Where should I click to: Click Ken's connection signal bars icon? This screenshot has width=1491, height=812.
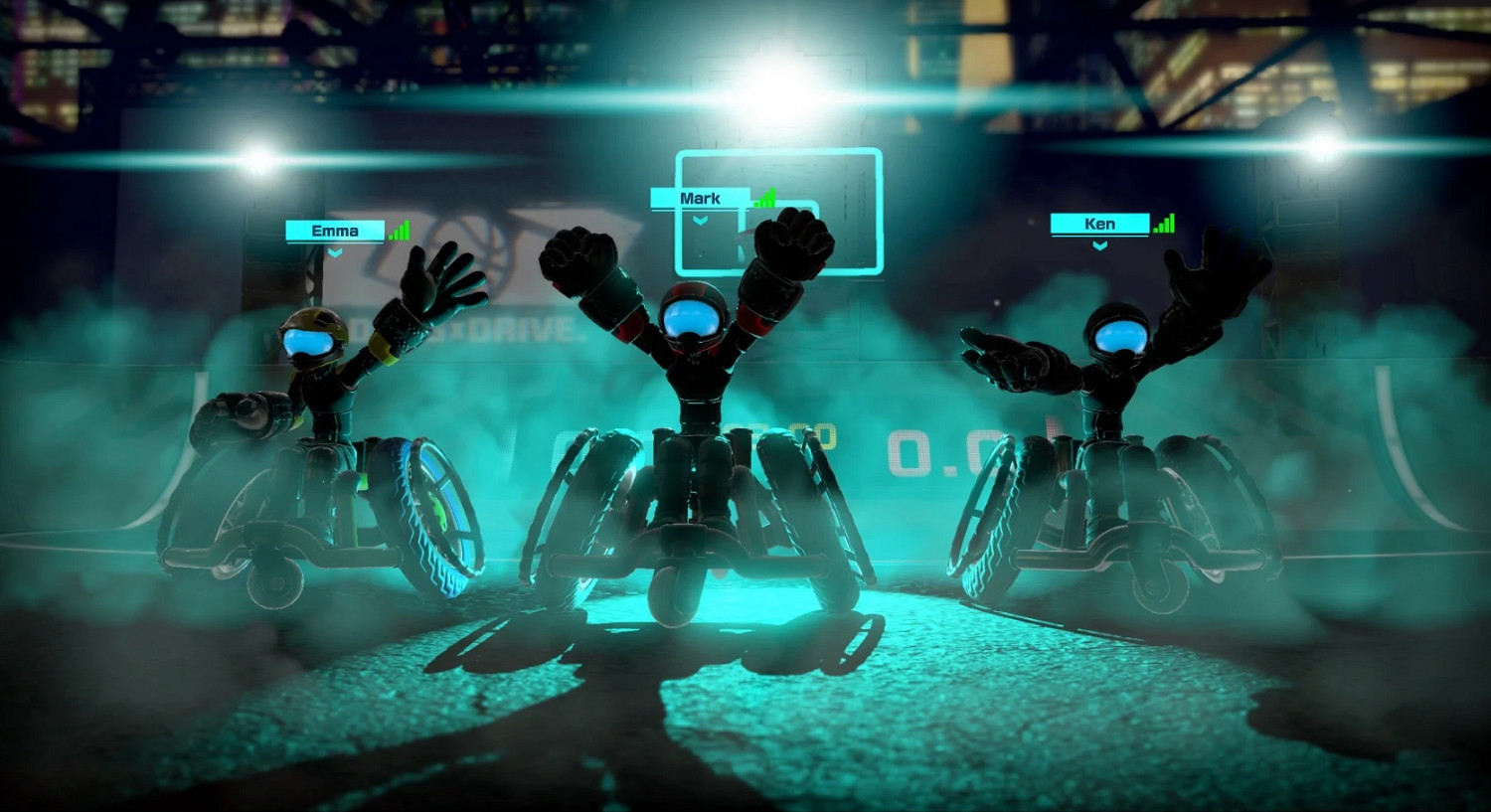point(1165,224)
